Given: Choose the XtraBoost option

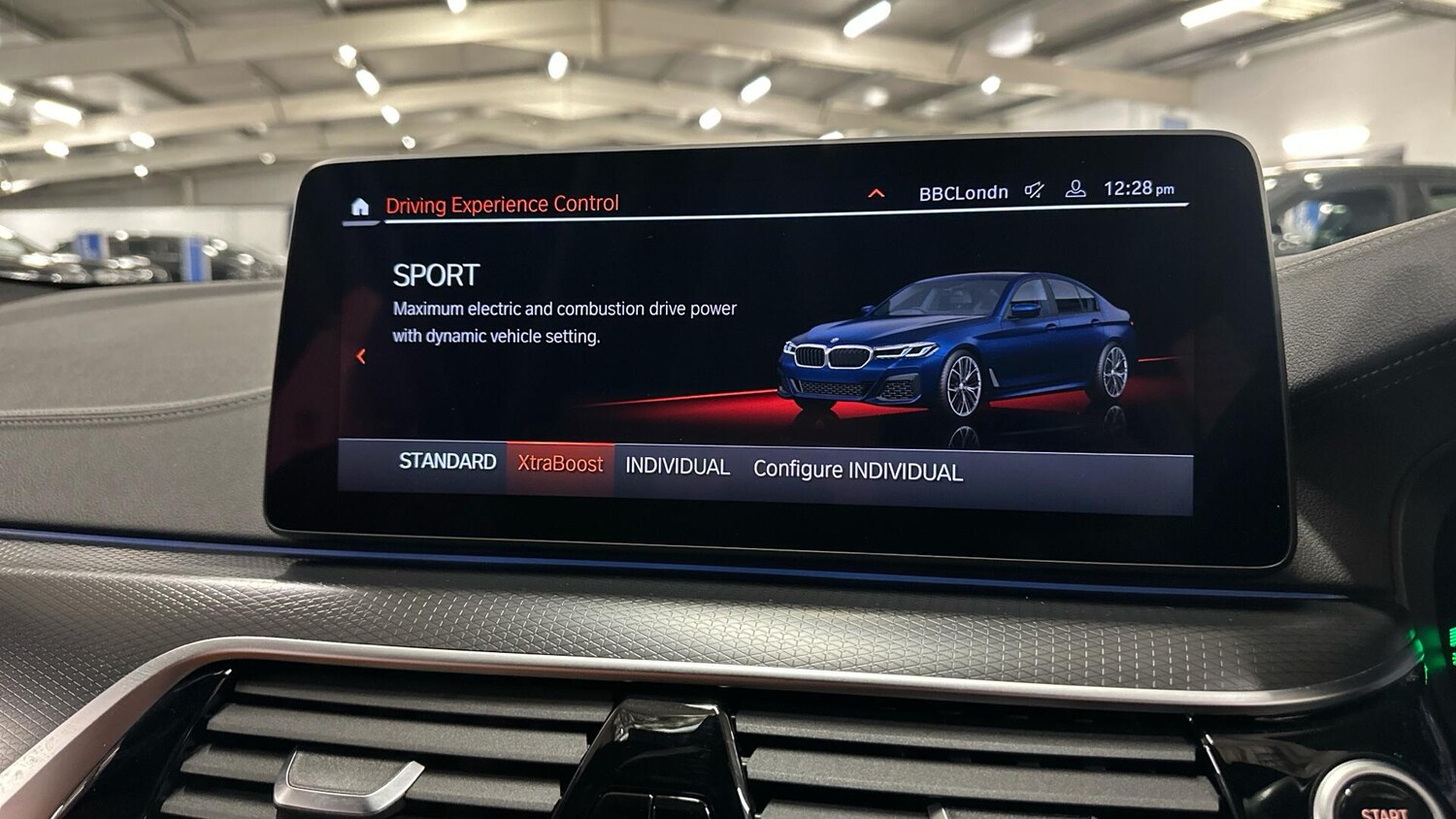Looking at the screenshot, I should (x=560, y=465).
